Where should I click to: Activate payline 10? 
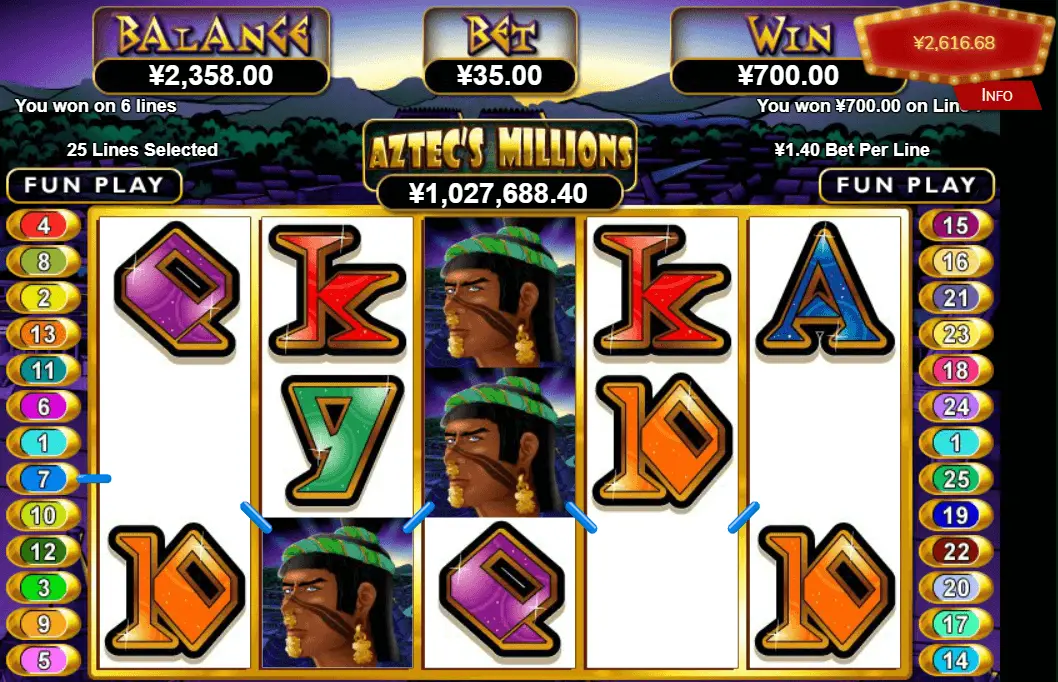click(x=43, y=515)
